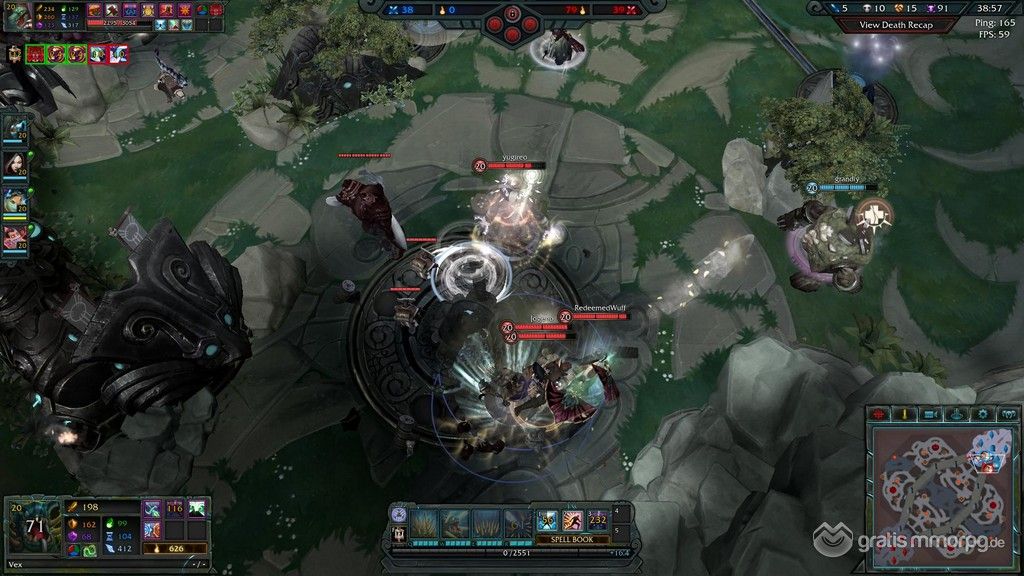Click the recall clock icon beside abilities
The height and width of the screenshot is (576, 1024).
(400, 514)
